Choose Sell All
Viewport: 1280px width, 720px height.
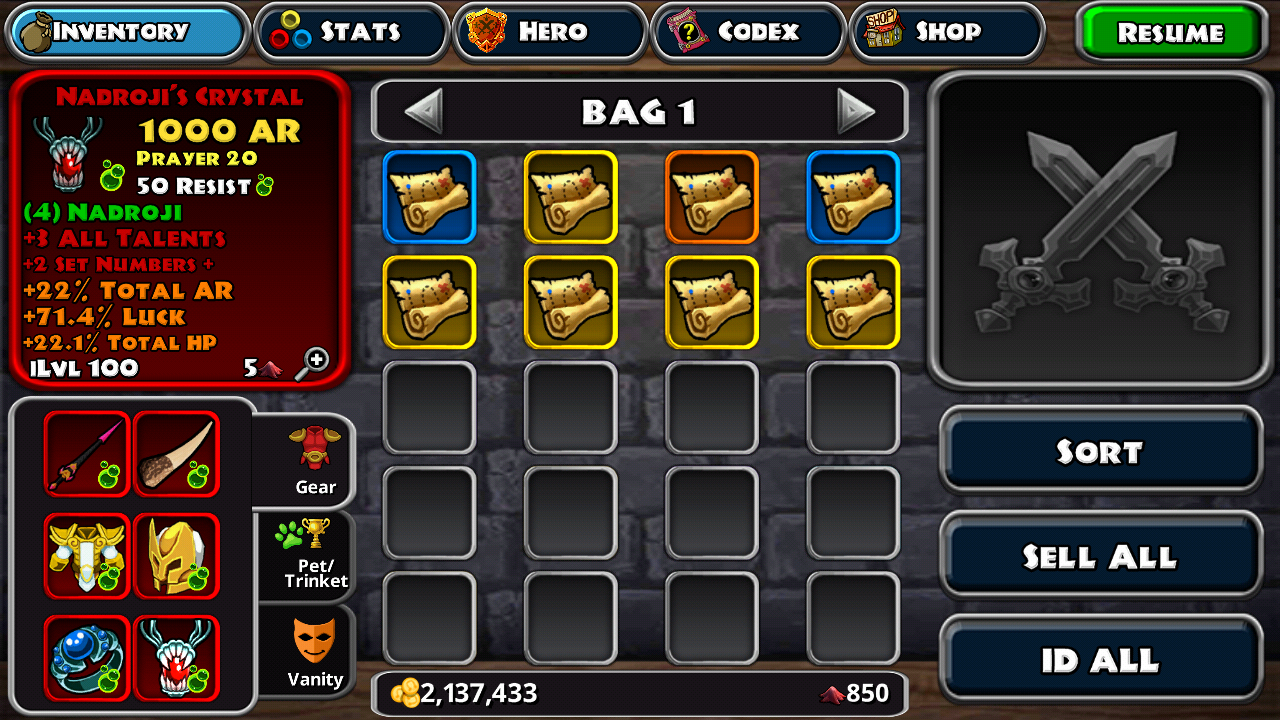pyautogui.click(x=1100, y=556)
